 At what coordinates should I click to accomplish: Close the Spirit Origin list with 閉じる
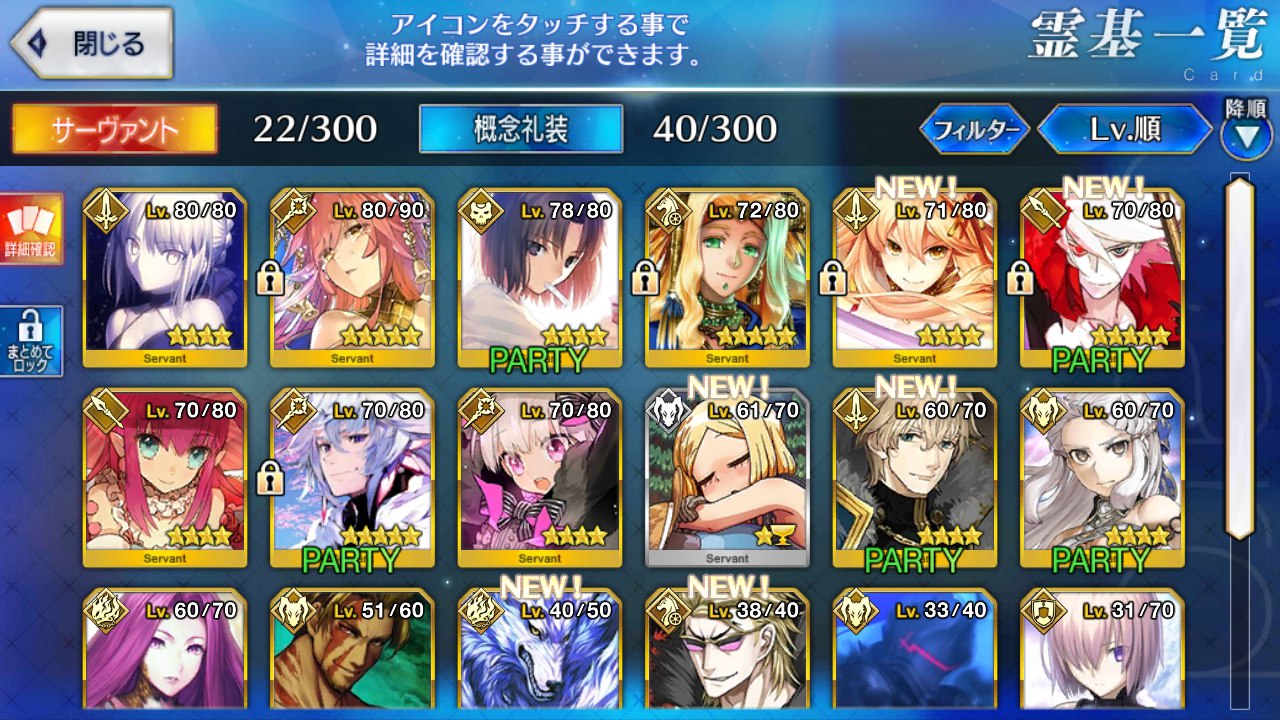(x=92, y=44)
